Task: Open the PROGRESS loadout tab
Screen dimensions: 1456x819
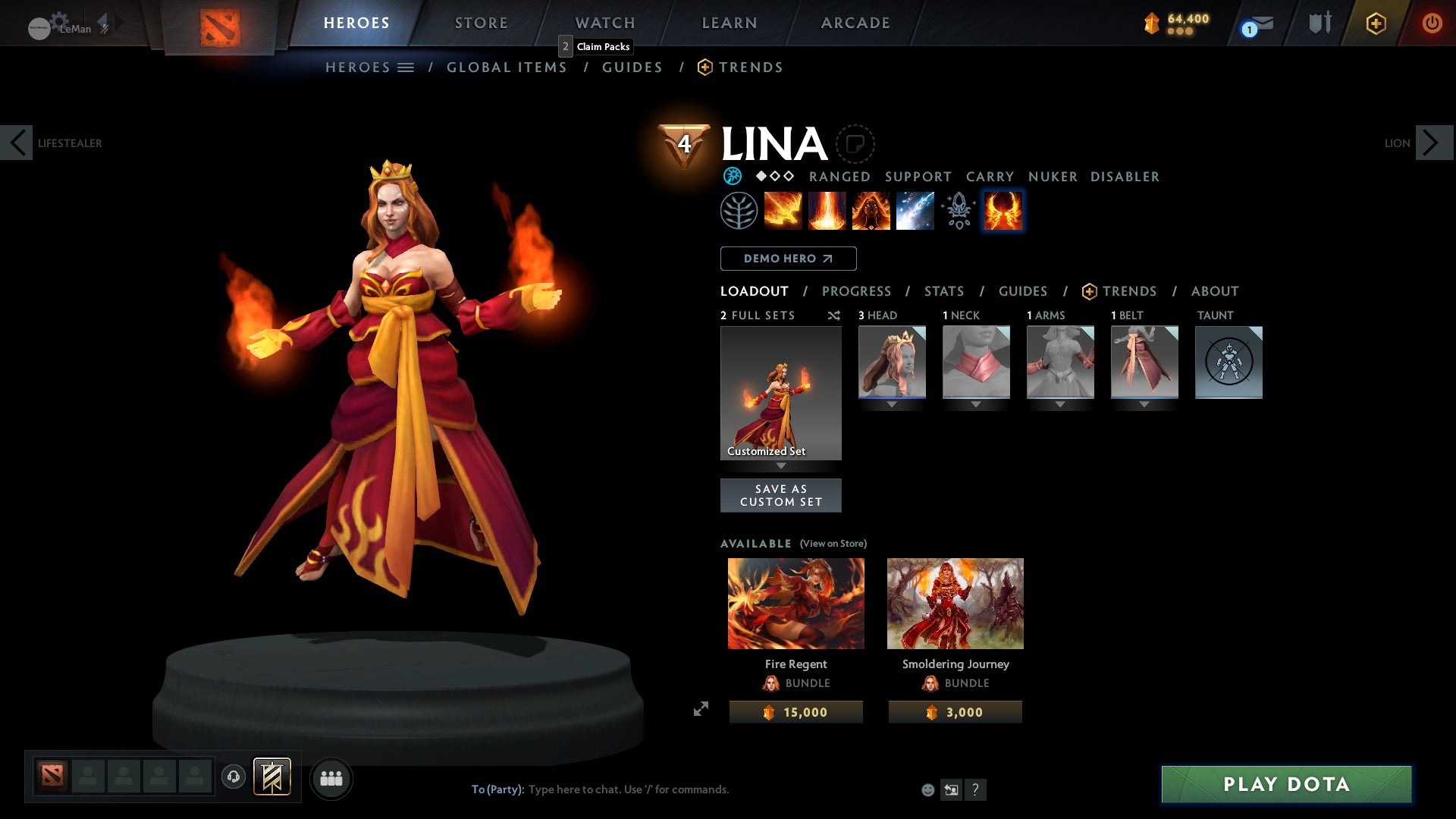Action: pyautogui.click(x=857, y=291)
